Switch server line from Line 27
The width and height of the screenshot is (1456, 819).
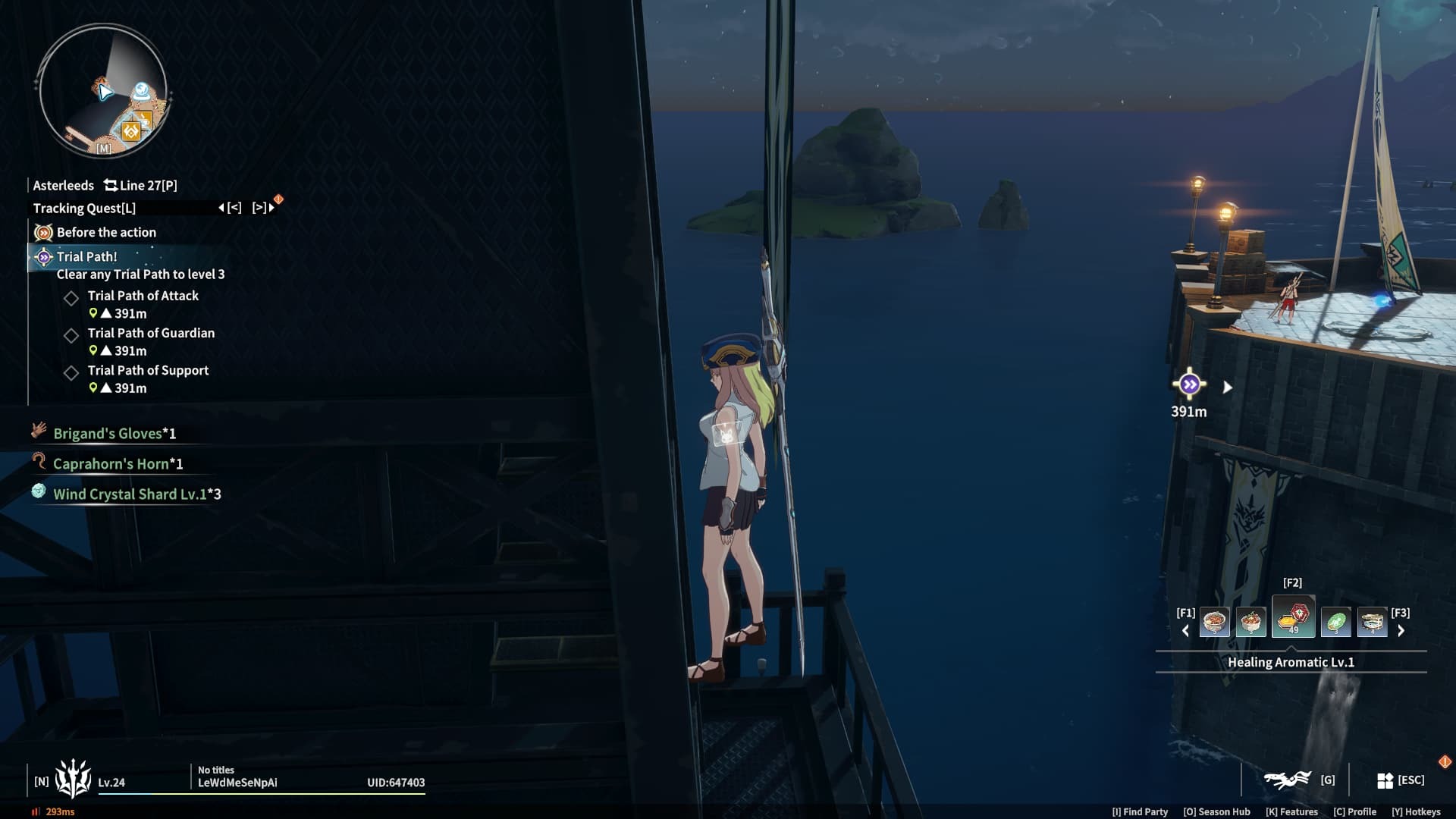tap(141, 185)
